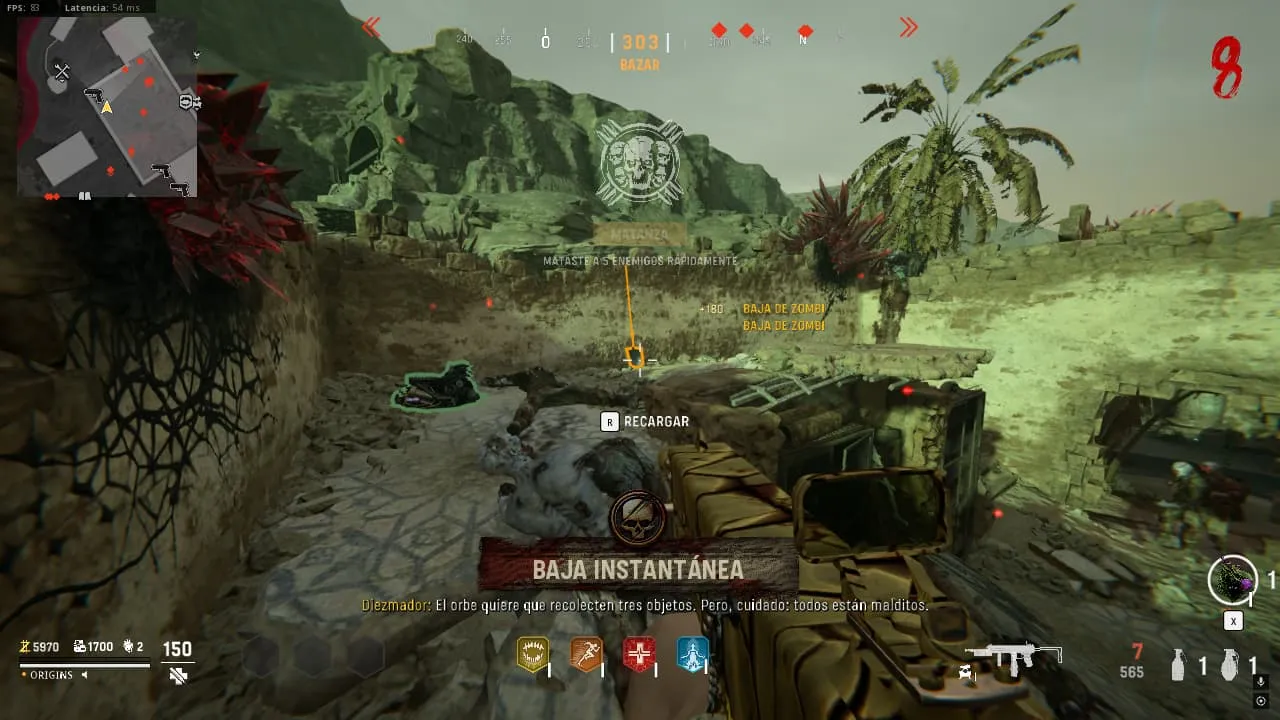The height and width of the screenshot is (720, 1280).
Task: Activate the circular field upgrade icon
Action: (x=1232, y=580)
